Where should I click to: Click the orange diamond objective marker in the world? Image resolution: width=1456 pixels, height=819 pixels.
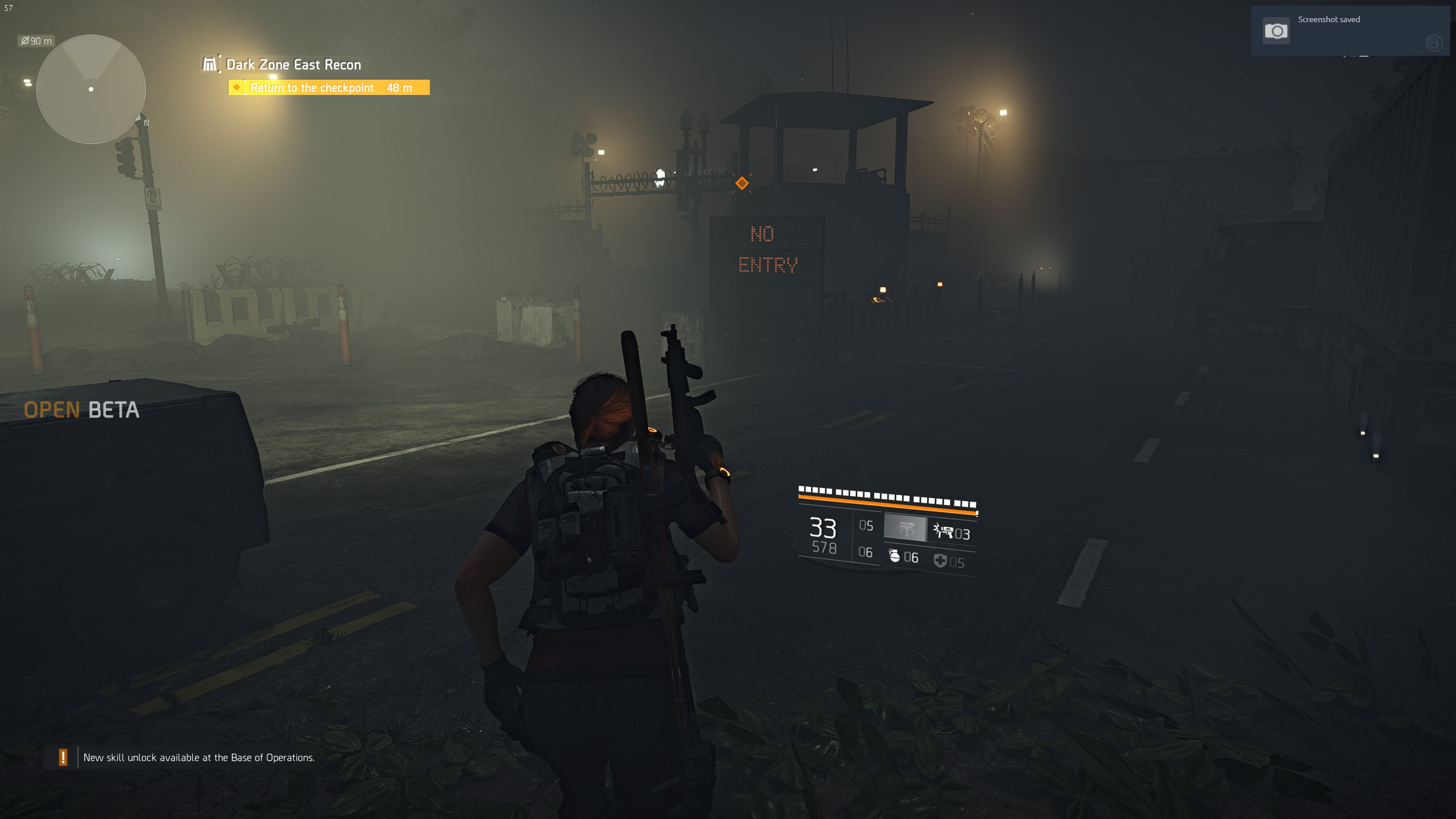click(742, 183)
